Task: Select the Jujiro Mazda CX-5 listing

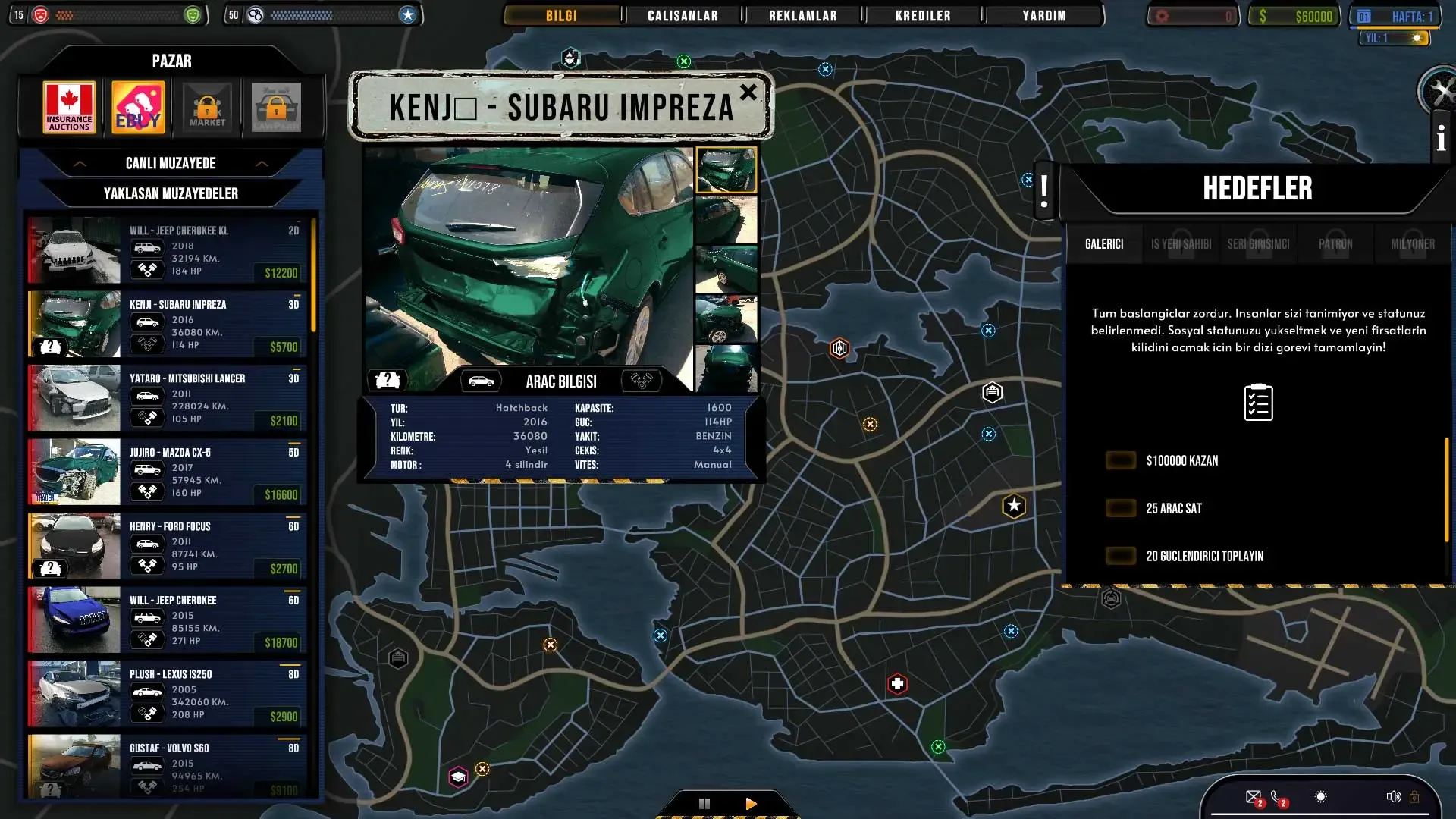Action: [167, 472]
